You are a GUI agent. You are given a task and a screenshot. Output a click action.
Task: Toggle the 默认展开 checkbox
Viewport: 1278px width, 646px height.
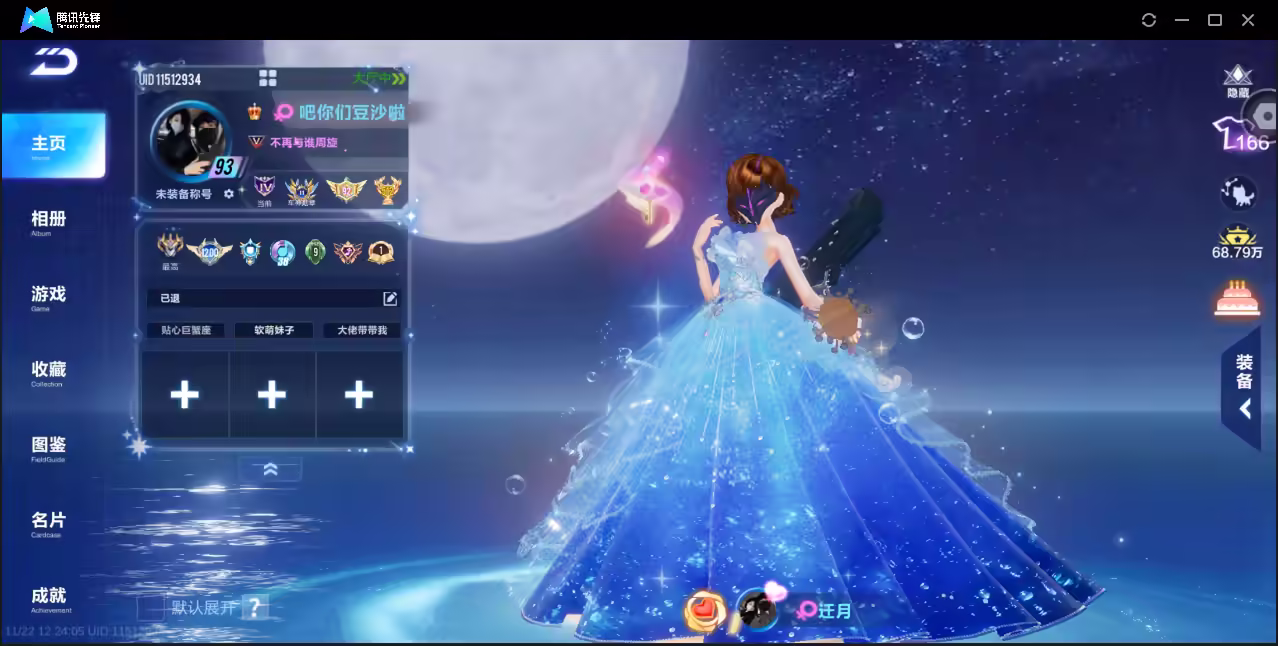tap(151, 607)
